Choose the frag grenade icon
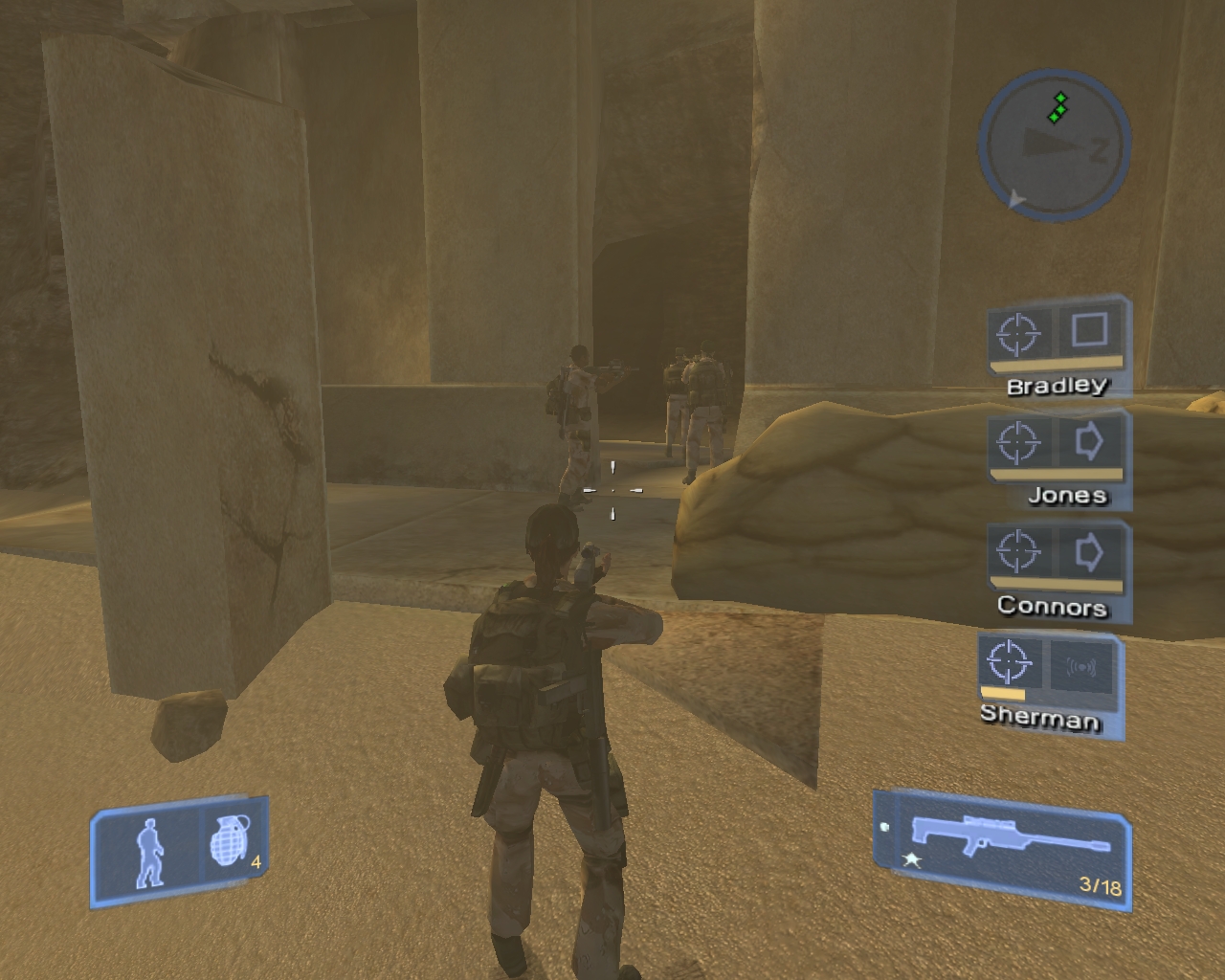1225x980 pixels. (x=230, y=843)
